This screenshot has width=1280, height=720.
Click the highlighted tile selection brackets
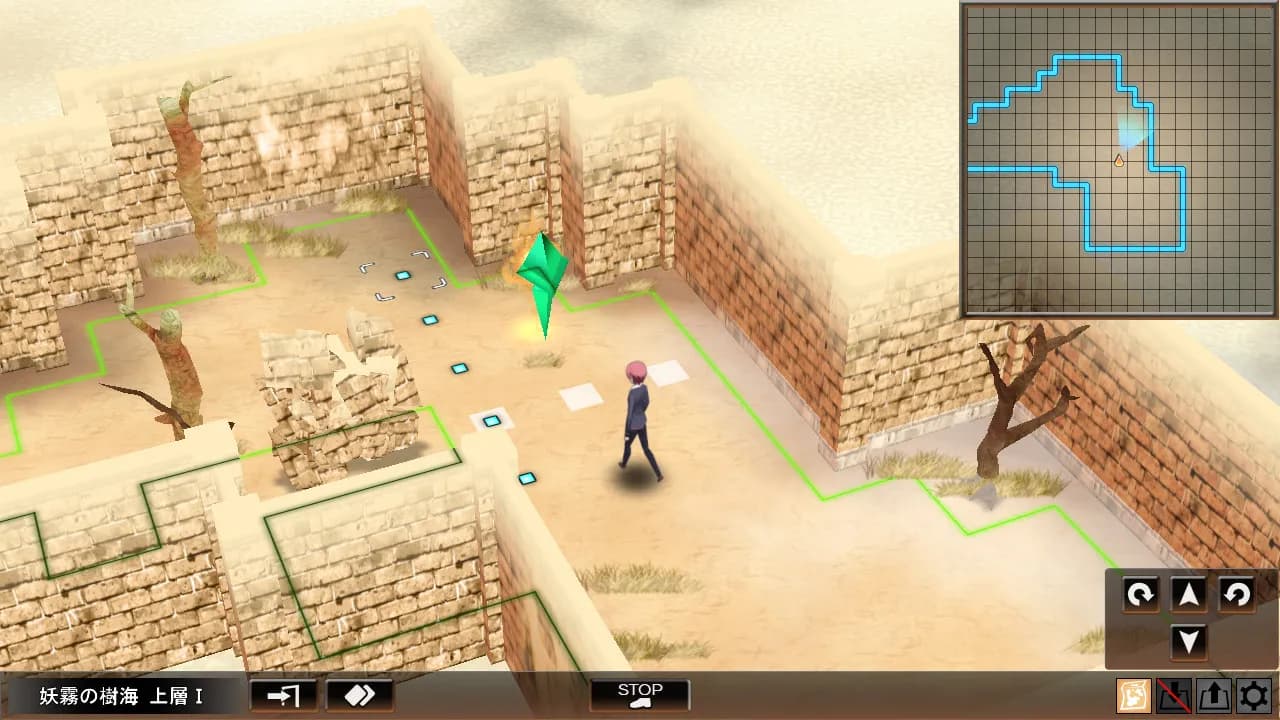400,275
